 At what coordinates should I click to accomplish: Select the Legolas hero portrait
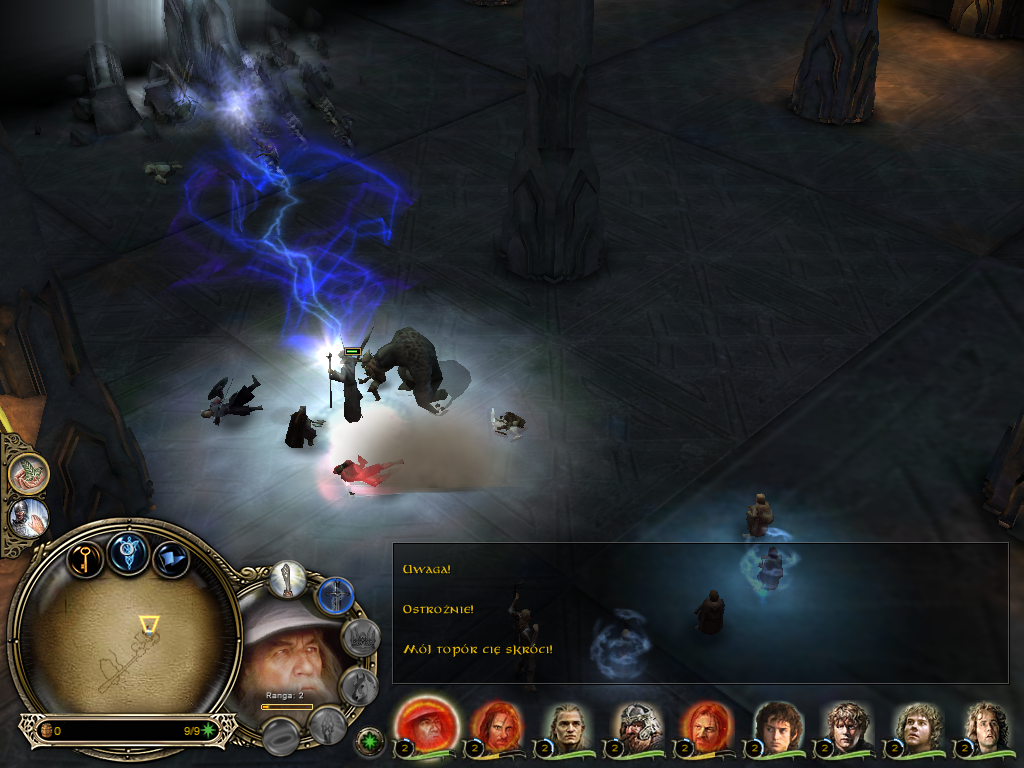pyautogui.click(x=568, y=728)
